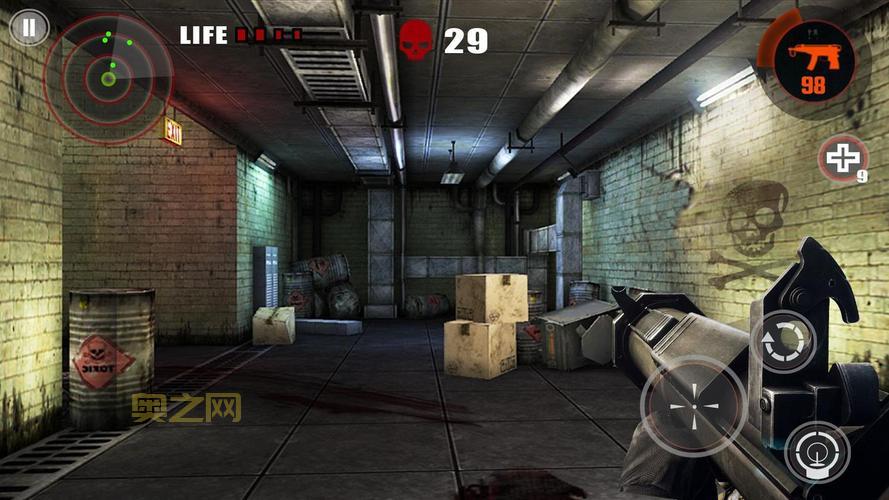Screen dimensions: 889x500
Task: Fire using the crosshair button
Action: 693,407
